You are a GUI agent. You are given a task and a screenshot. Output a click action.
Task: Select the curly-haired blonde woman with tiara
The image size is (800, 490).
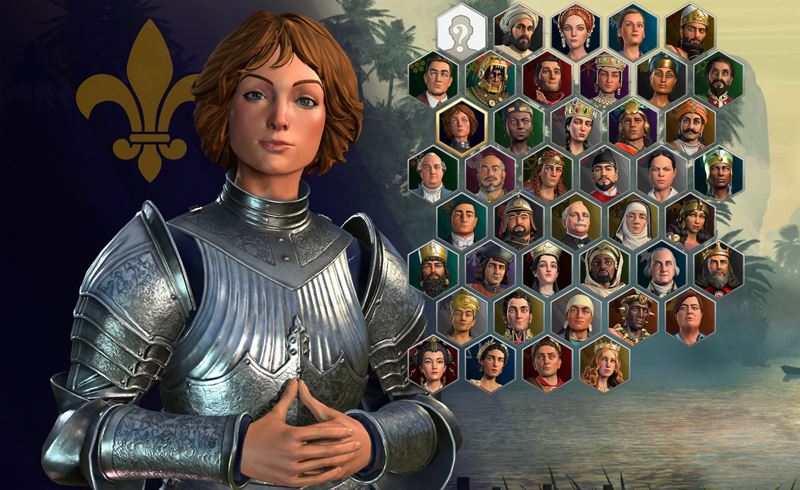tap(604, 362)
